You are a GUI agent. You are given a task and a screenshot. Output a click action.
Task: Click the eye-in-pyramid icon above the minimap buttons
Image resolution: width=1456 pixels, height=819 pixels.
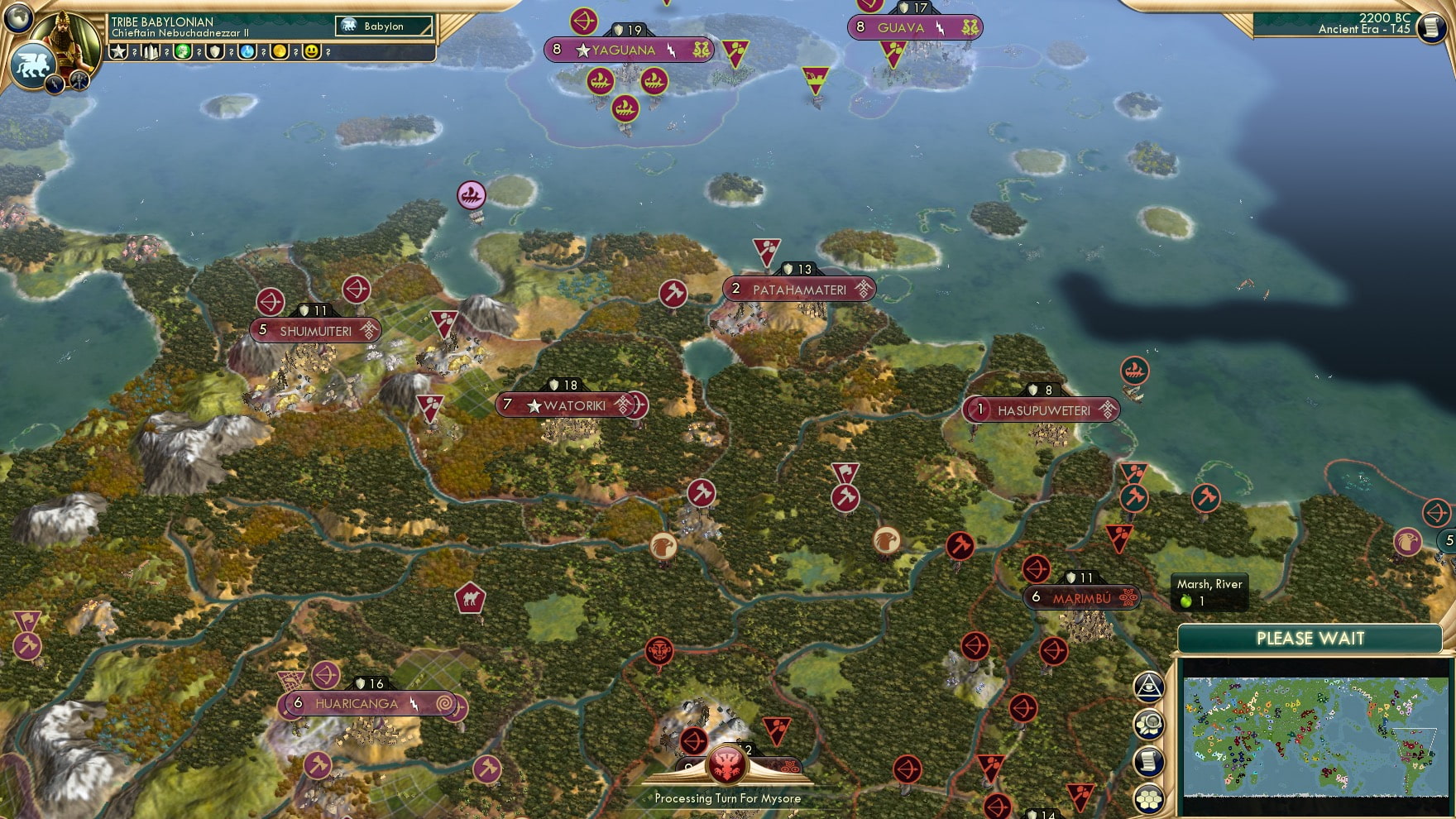point(1149,687)
